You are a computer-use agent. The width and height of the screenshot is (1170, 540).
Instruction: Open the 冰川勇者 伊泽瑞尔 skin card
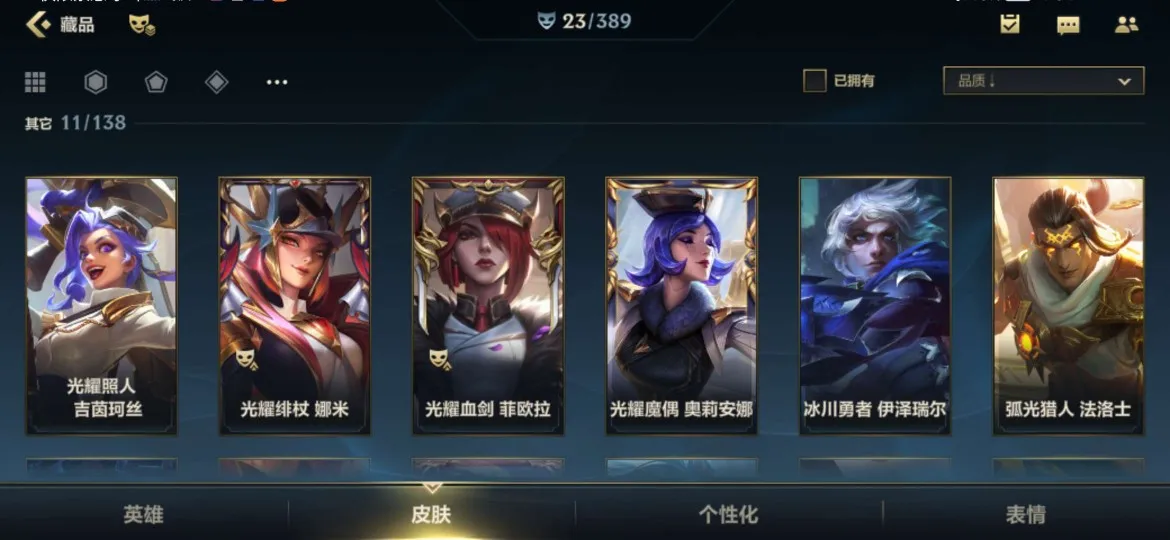point(875,305)
